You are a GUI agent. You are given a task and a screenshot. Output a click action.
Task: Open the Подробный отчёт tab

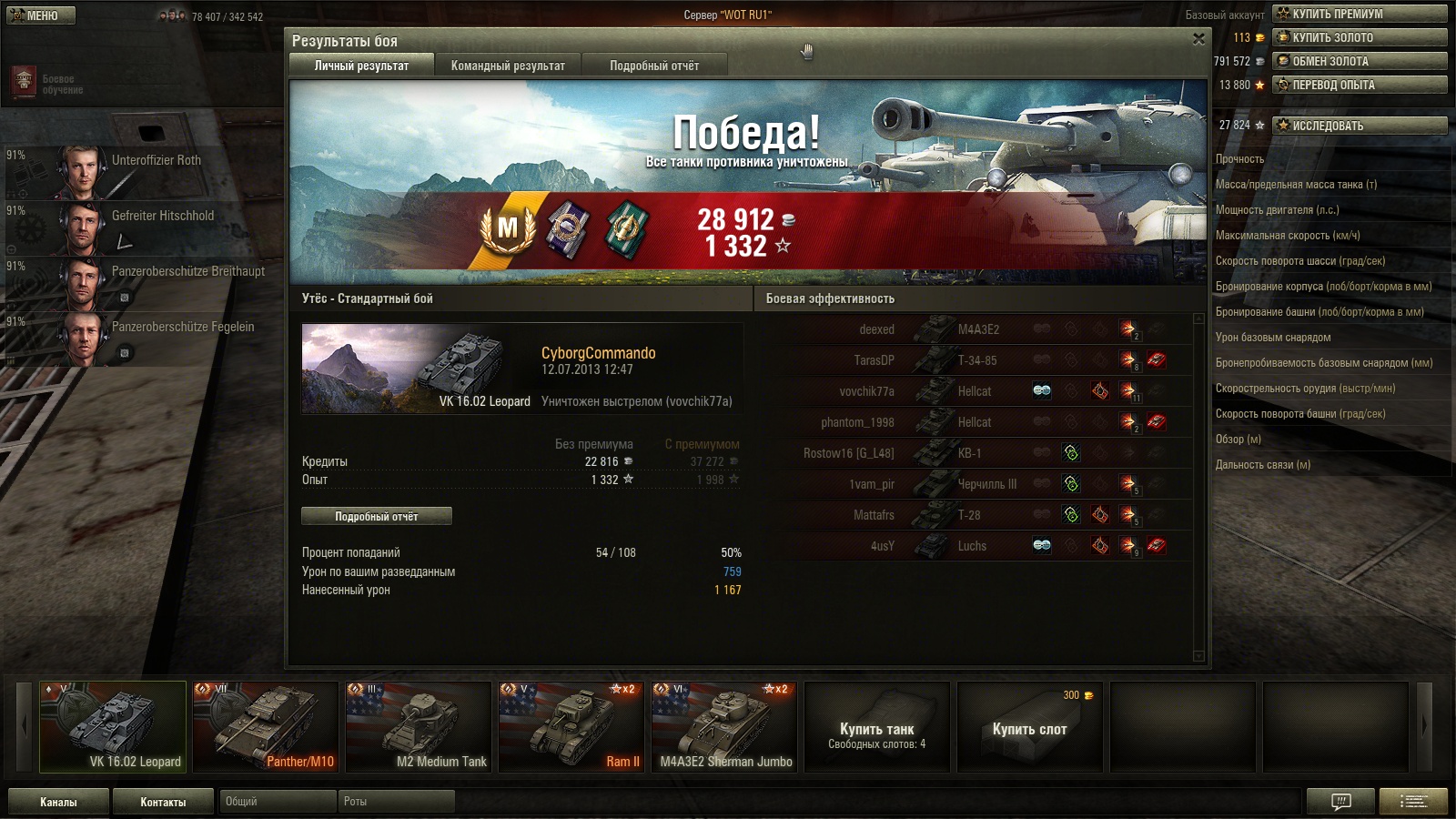[653, 66]
